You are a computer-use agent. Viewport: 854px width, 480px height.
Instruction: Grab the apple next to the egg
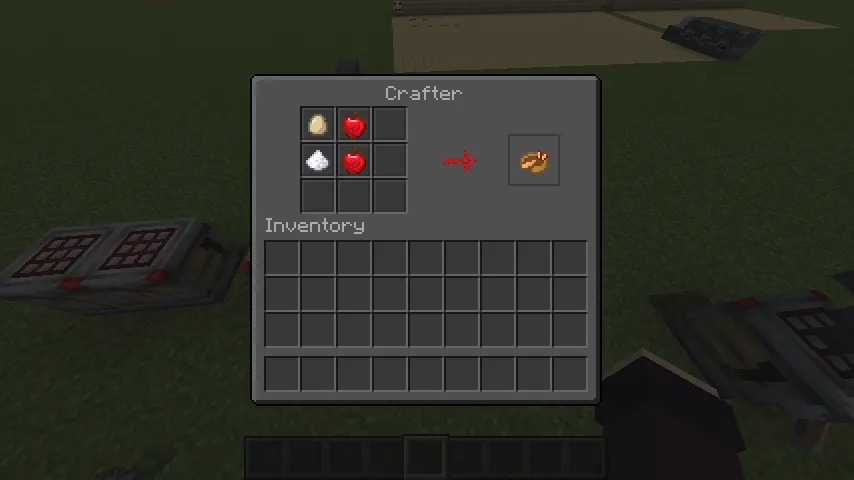(354, 125)
